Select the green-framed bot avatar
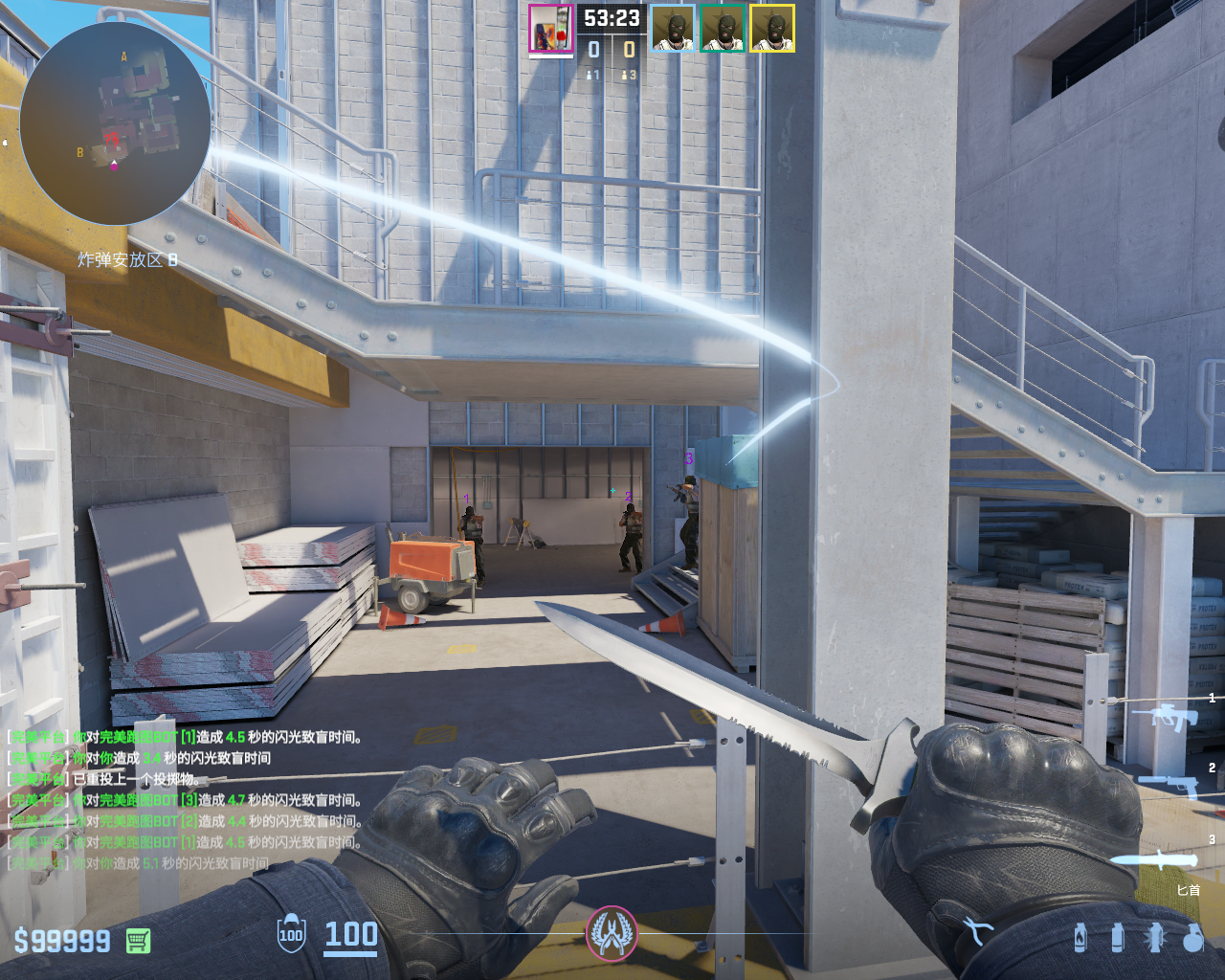The height and width of the screenshot is (980, 1225). pos(723,29)
